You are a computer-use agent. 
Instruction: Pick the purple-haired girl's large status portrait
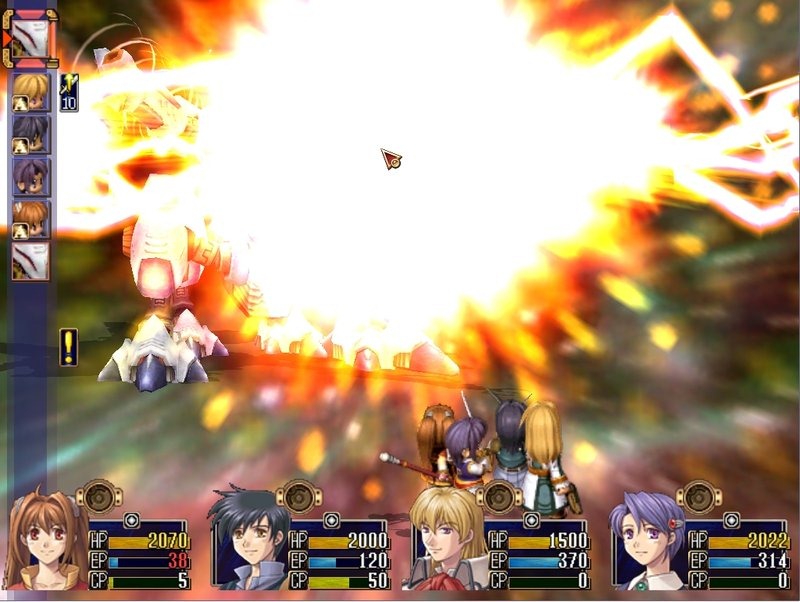pos(648,540)
